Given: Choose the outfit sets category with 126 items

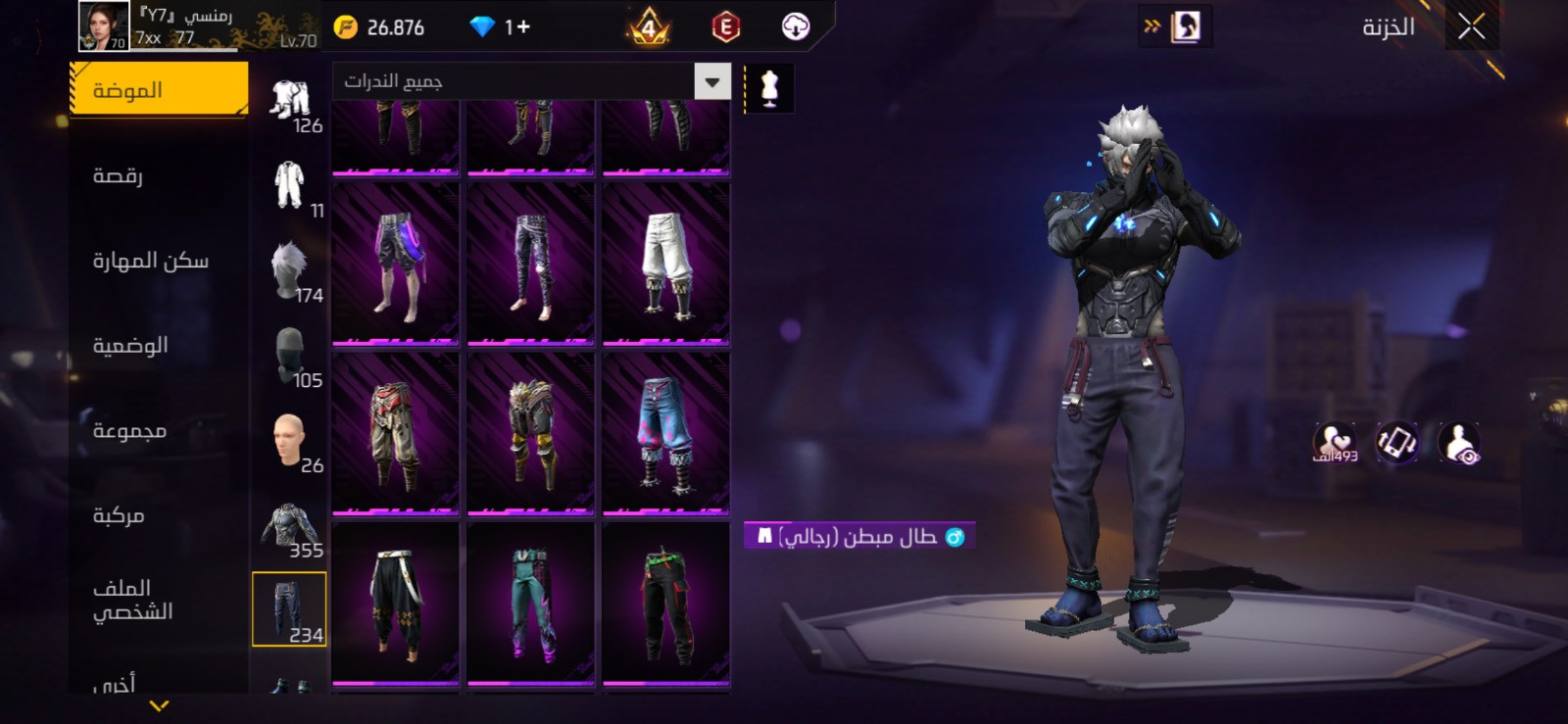Looking at the screenshot, I should click(291, 104).
